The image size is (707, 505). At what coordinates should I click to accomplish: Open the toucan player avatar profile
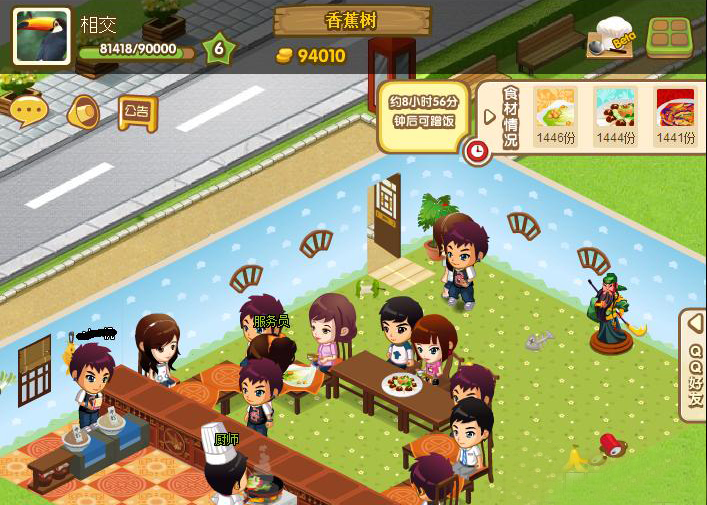[x=41, y=36]
